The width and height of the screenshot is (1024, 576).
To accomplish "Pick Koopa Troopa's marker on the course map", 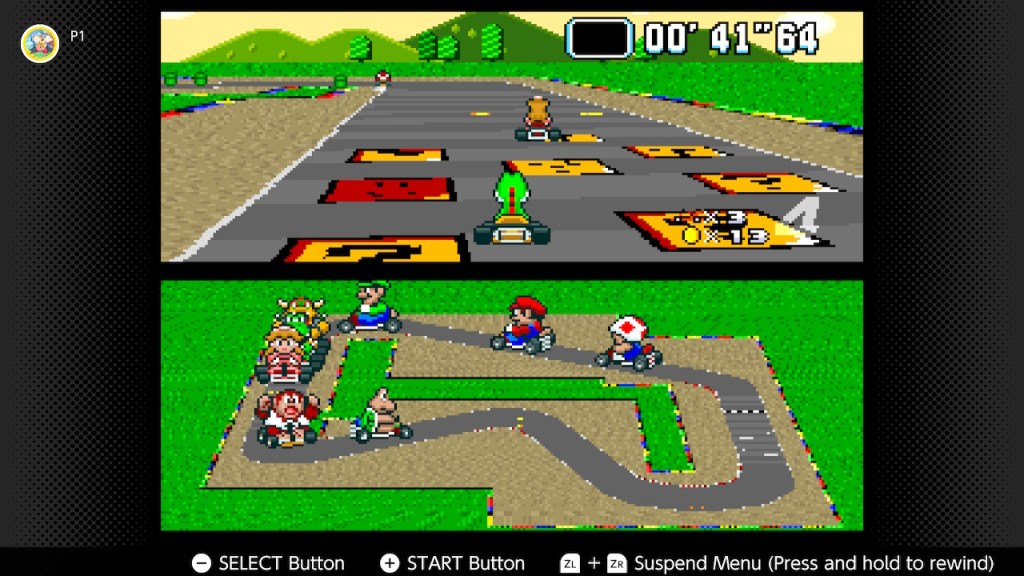I will tap(382, 416).
